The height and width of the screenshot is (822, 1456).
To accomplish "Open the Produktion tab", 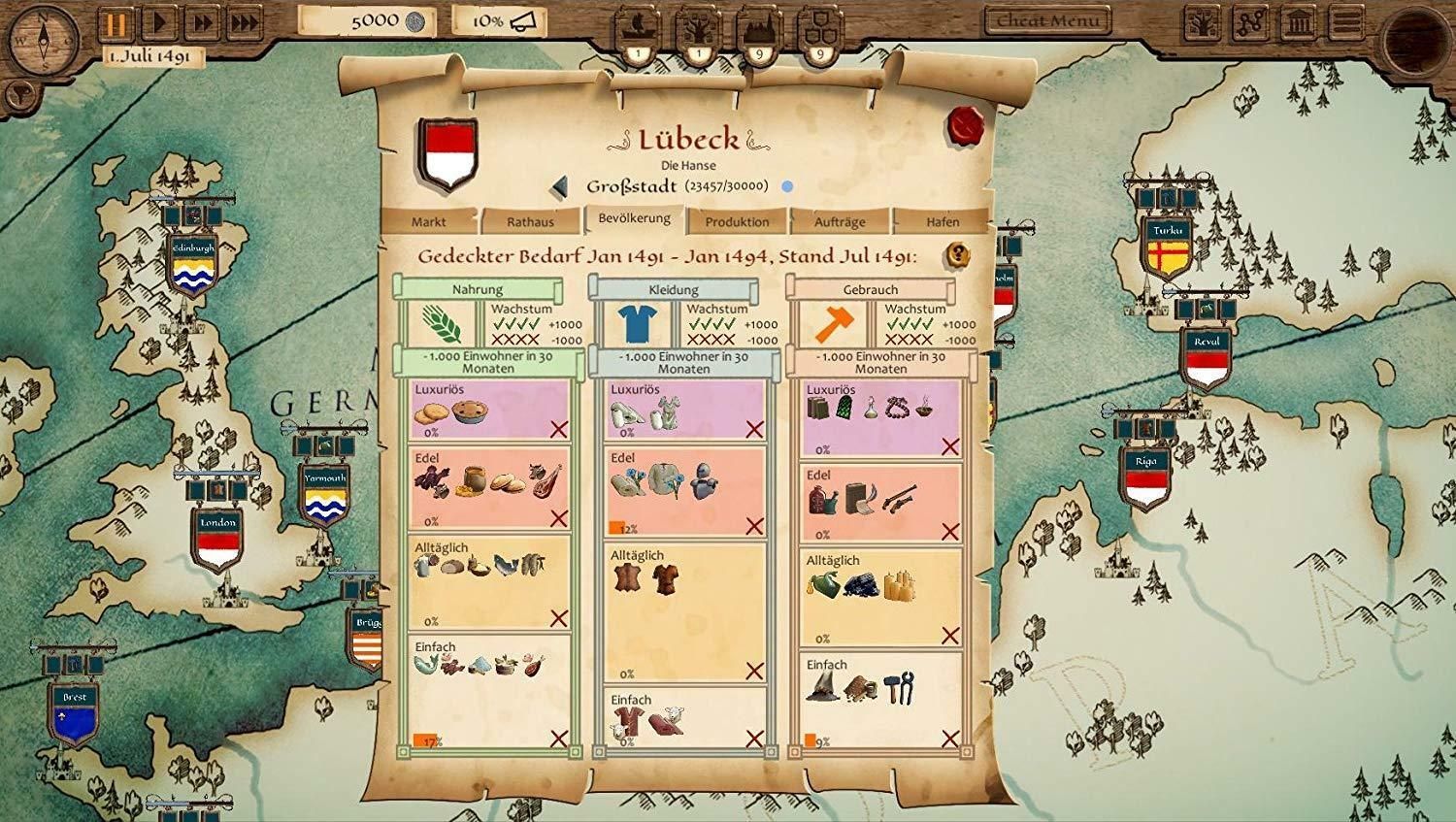I will 737,221.
